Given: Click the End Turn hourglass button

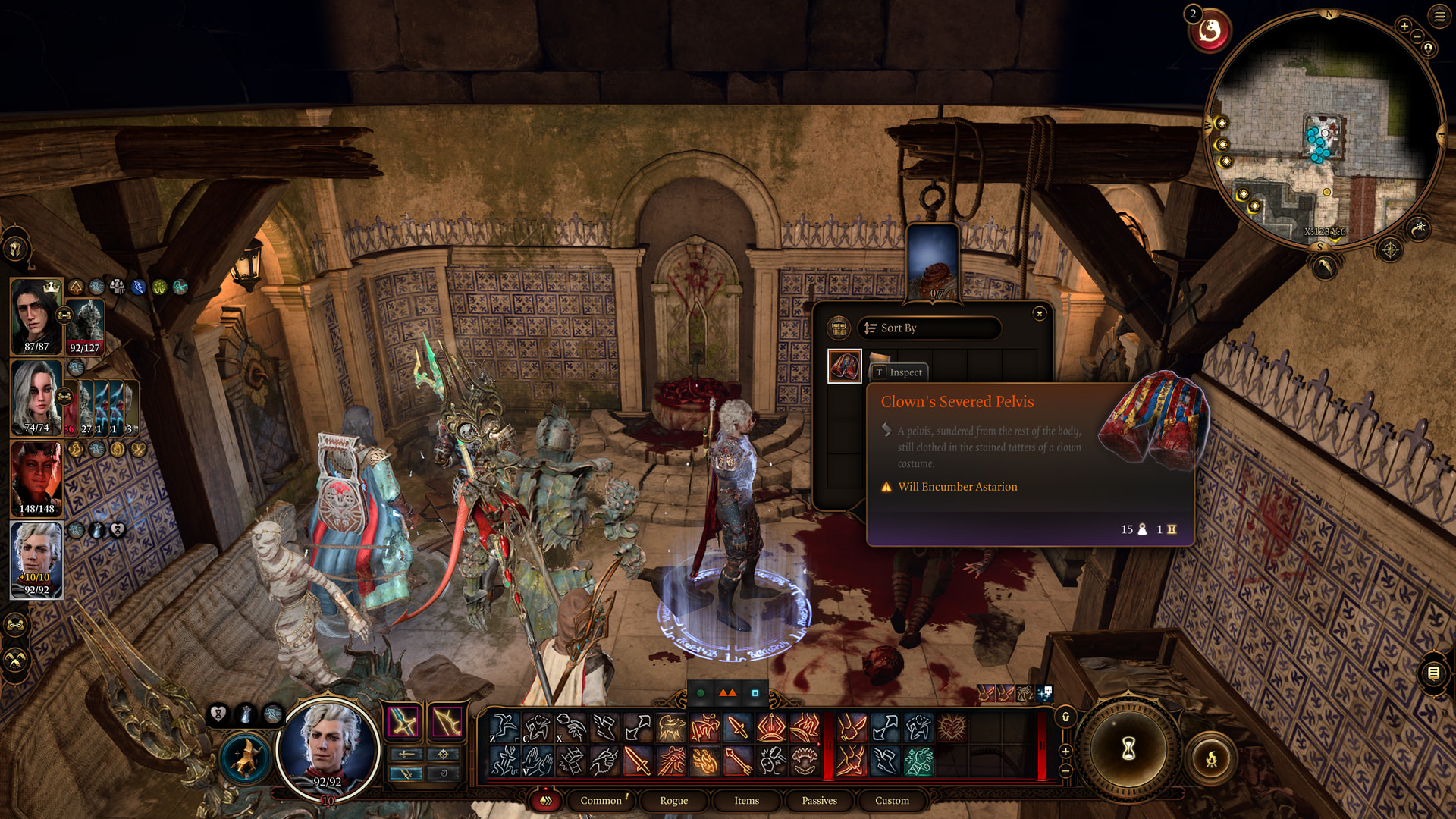Looking at the screenshot, I should click(1128, 749).
